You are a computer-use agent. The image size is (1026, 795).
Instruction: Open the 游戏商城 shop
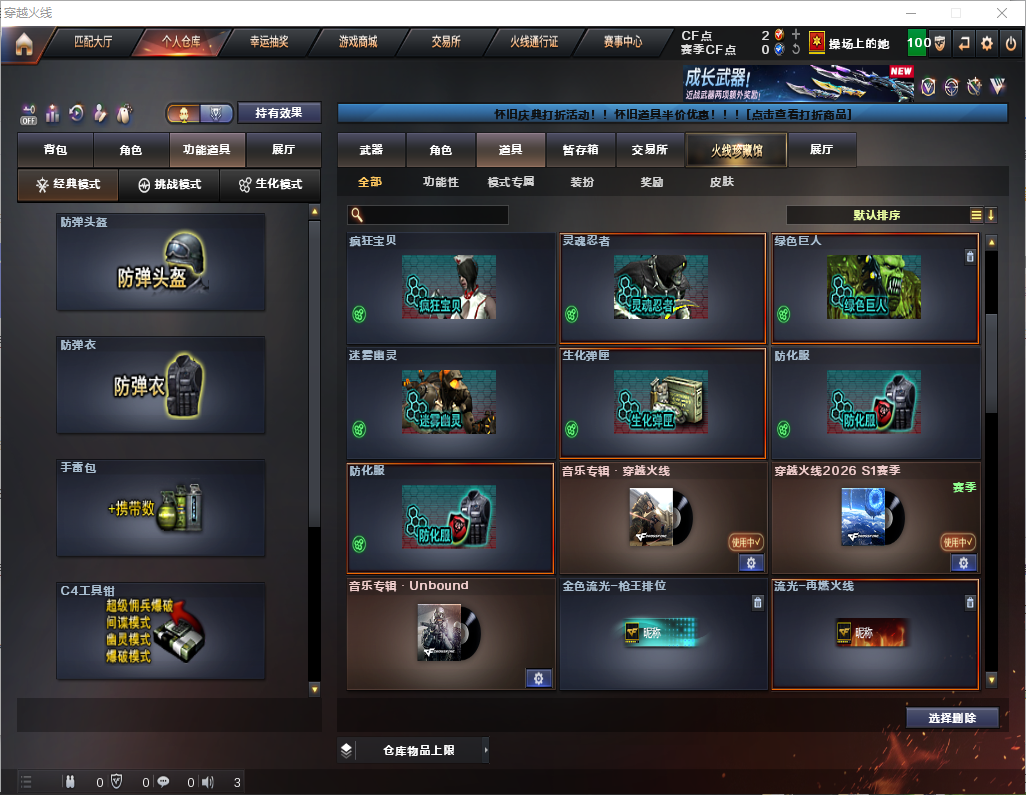pos(357,43)
